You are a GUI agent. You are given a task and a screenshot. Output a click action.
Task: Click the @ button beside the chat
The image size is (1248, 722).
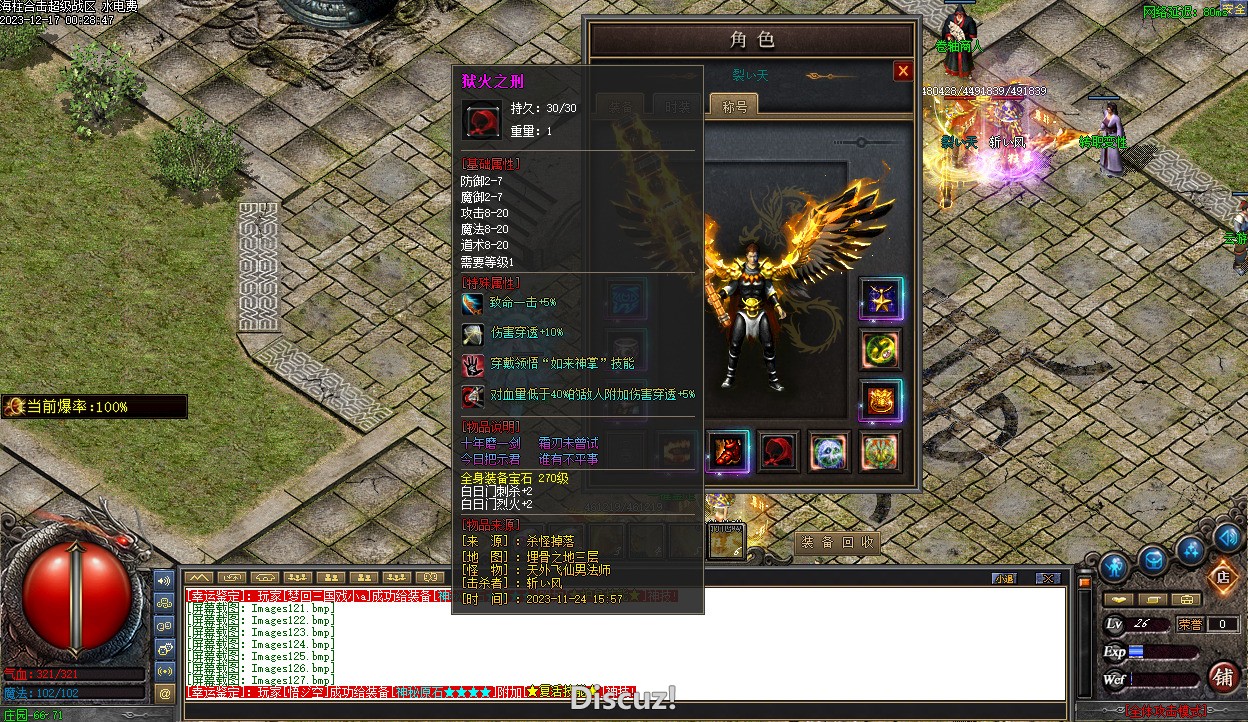[x=165, y=692]
